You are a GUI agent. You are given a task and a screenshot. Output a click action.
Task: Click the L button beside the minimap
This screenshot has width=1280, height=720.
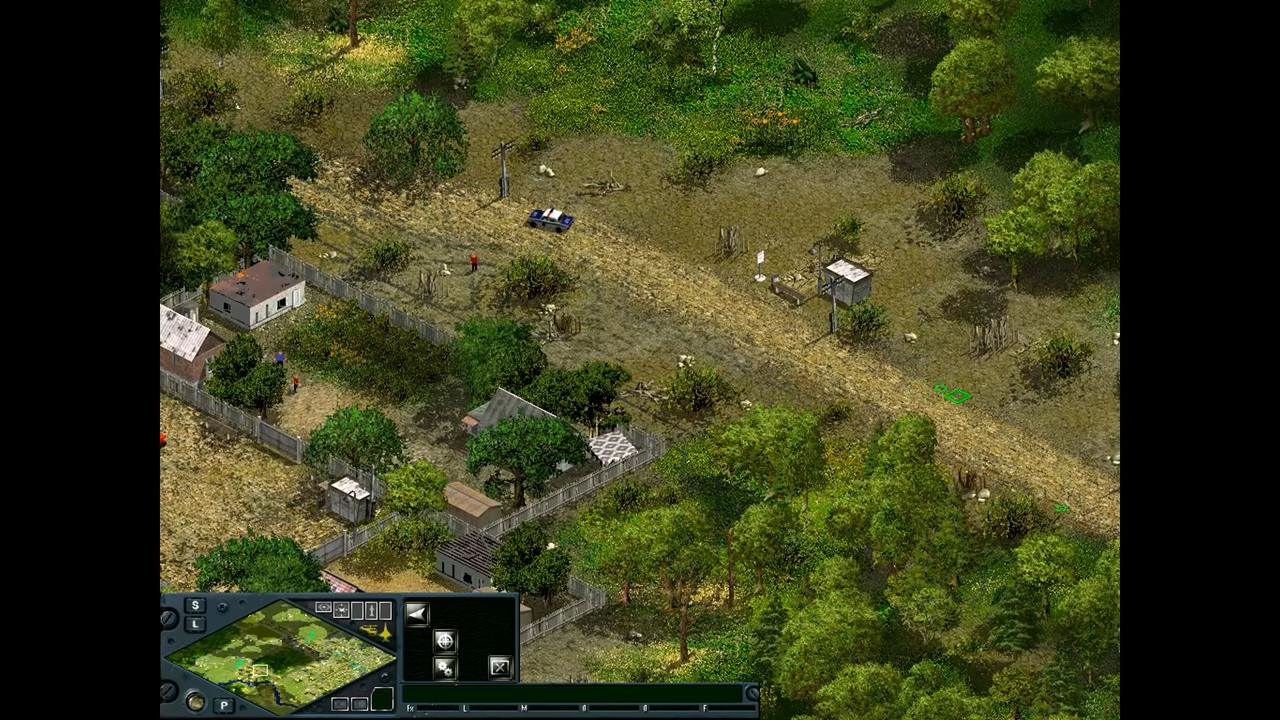(195, 624)
